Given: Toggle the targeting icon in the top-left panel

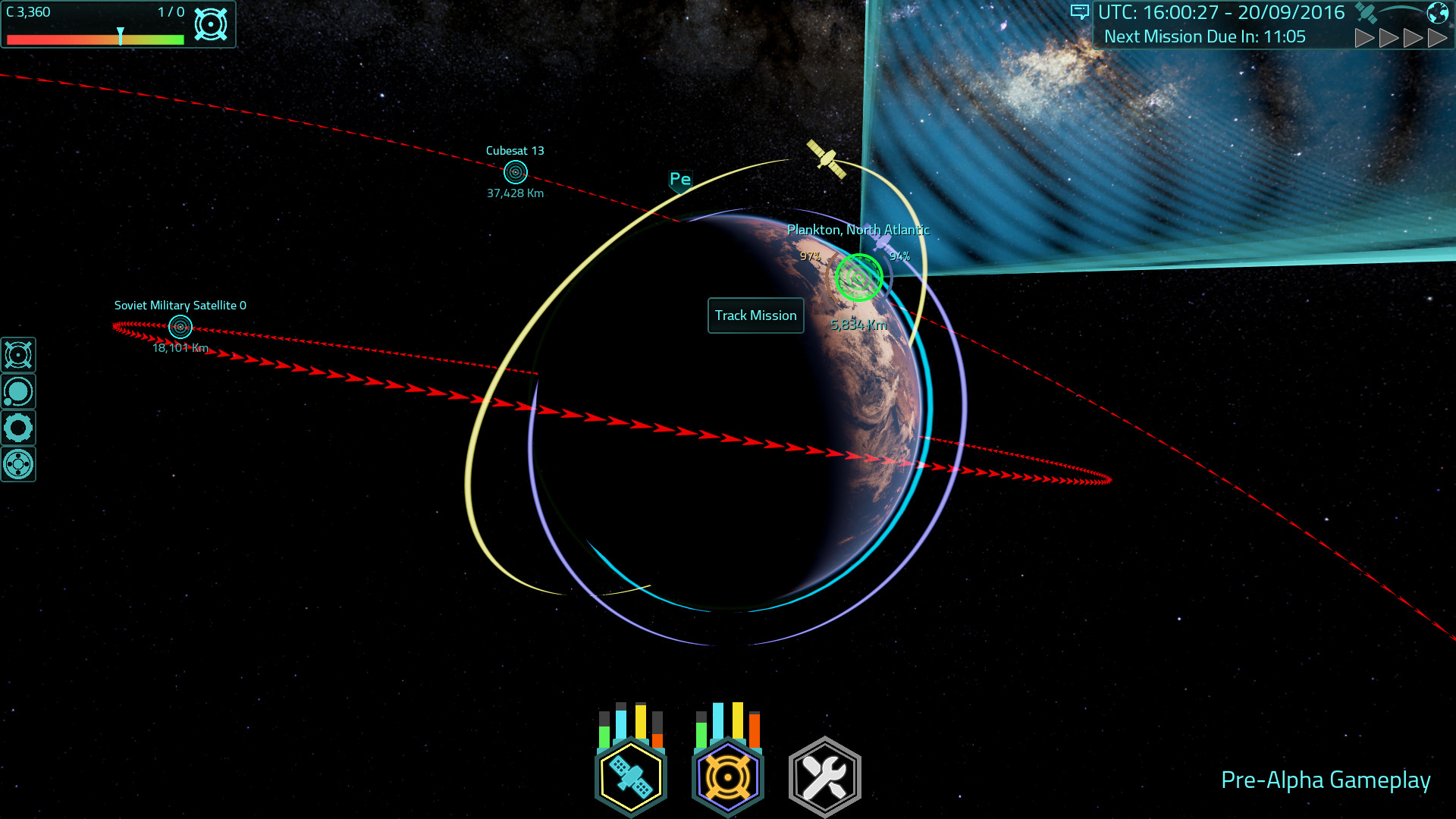Looking at the screenshot, I should [212, 24].
